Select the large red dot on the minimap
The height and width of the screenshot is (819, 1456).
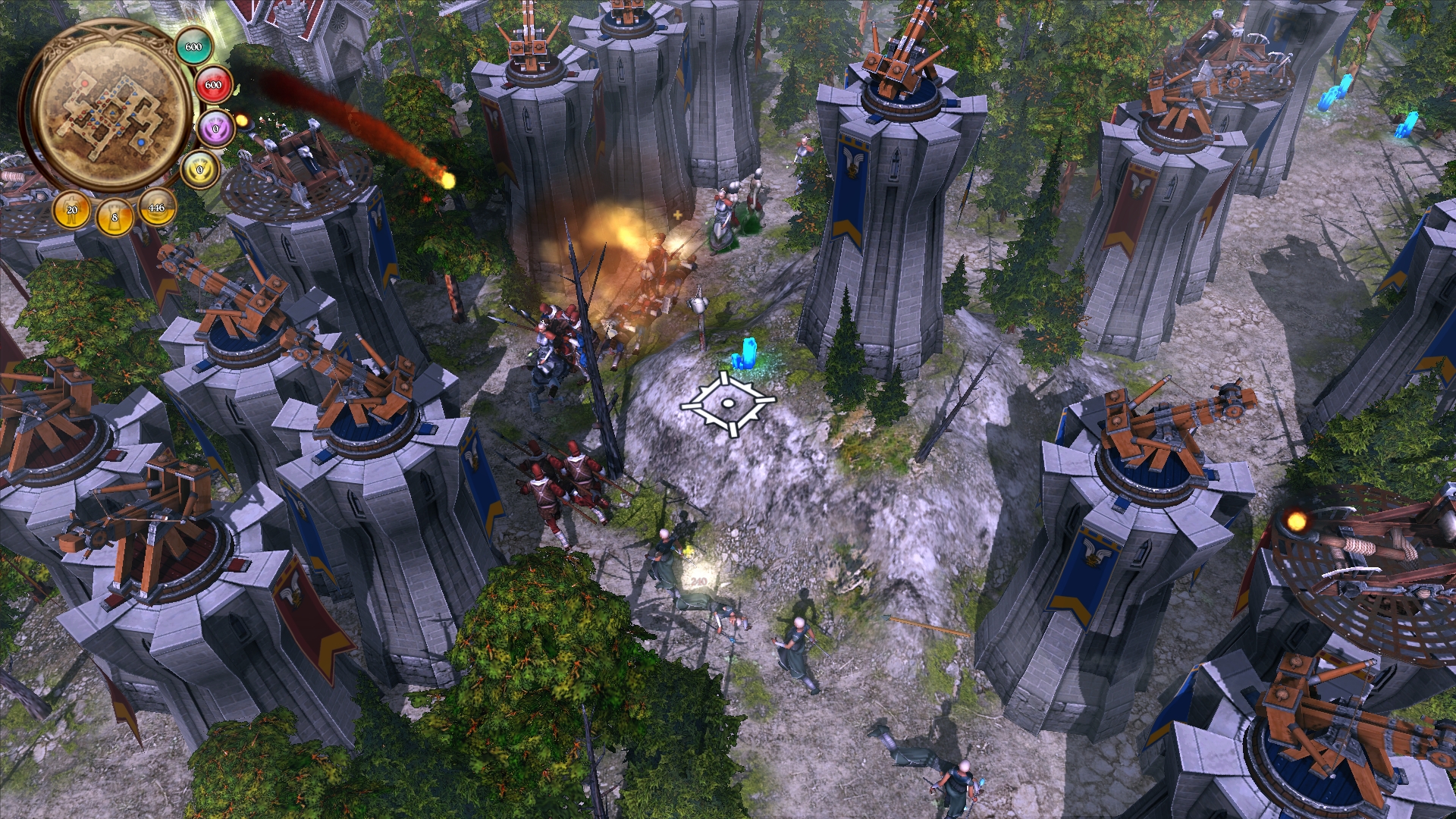(86, 83)
